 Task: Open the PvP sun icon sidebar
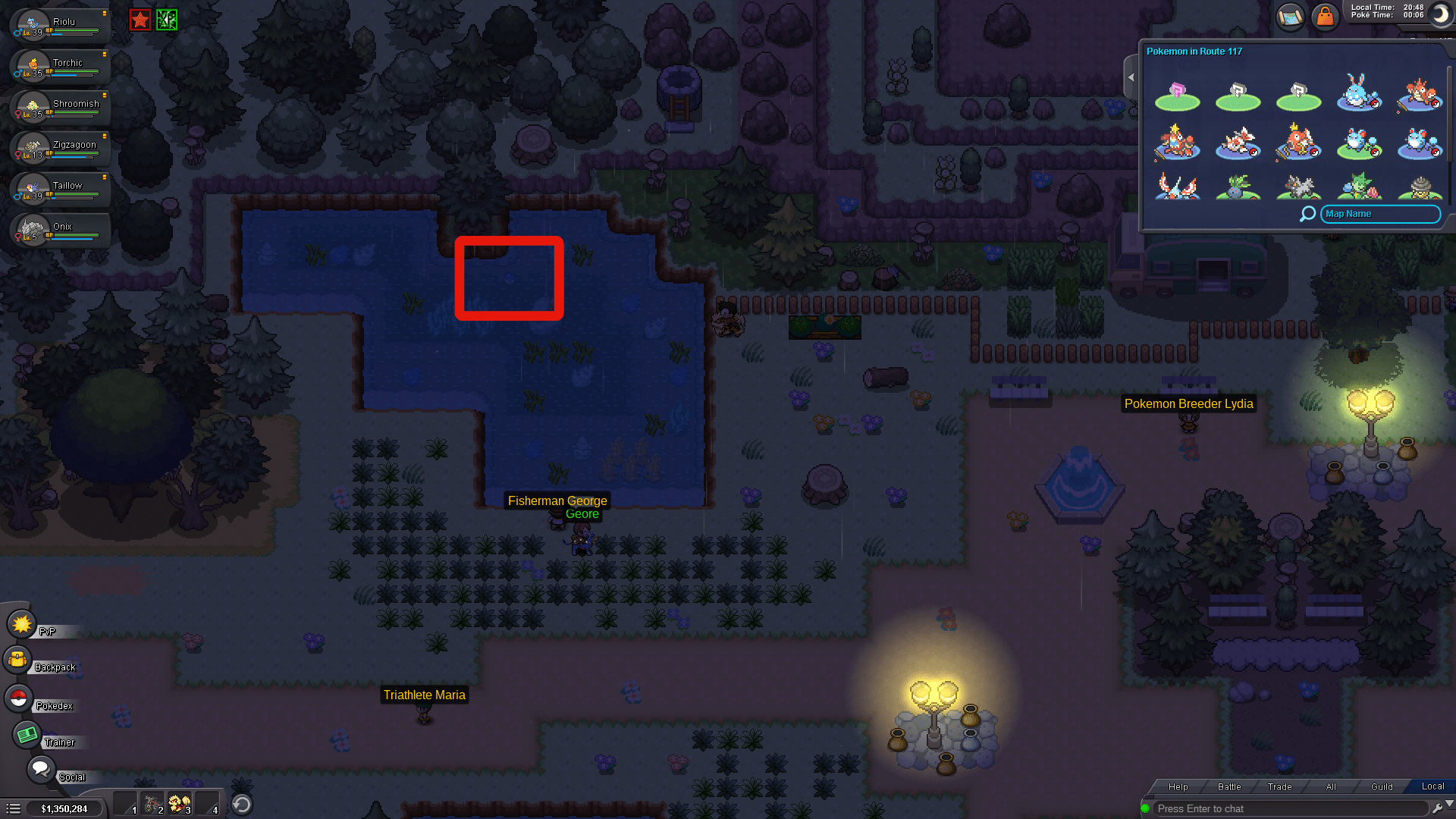pos(21,624)
